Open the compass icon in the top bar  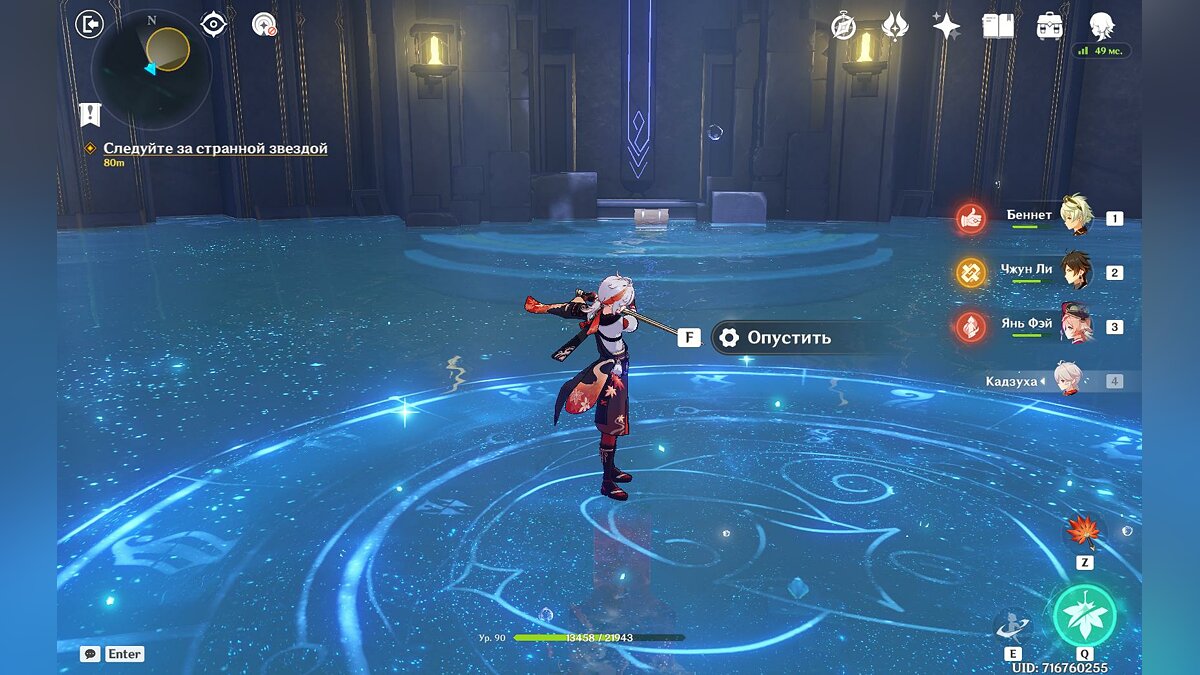tap(844, 26)
